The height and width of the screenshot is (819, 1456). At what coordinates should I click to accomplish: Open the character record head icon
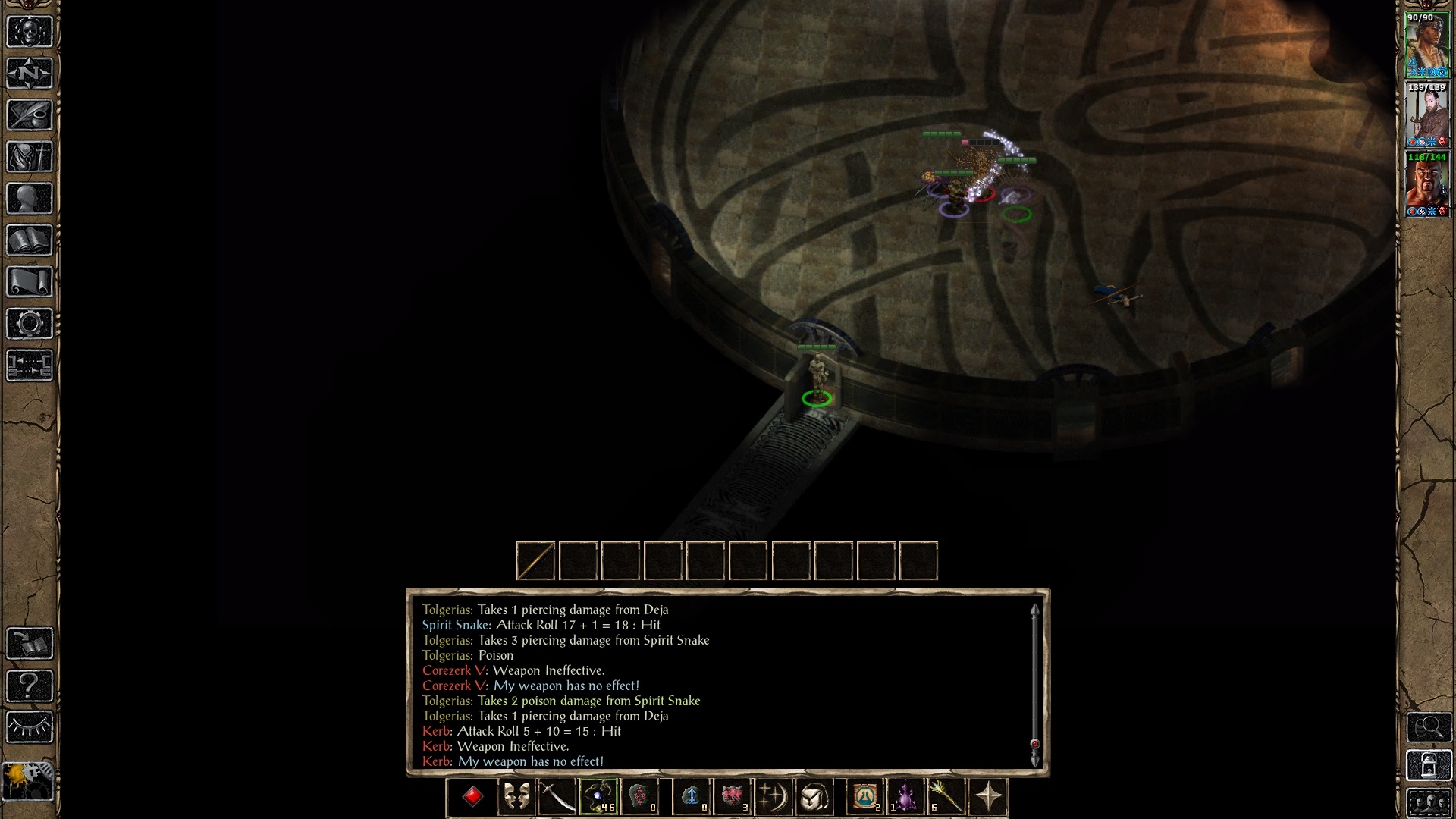[x=30, y=199]
